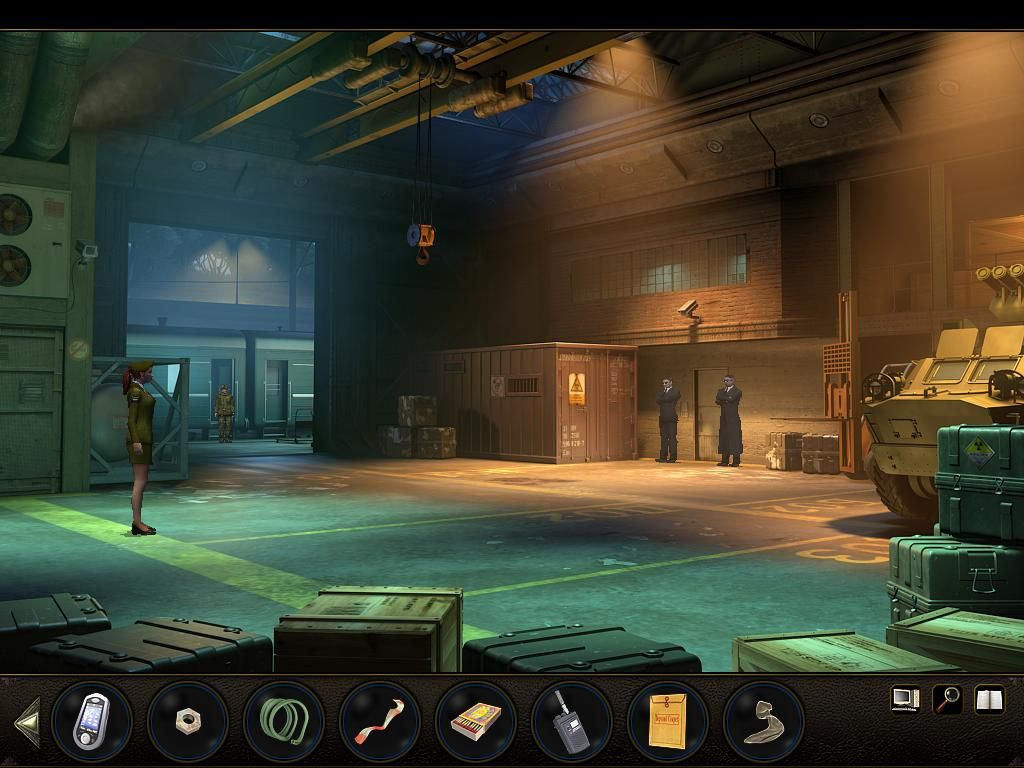Choose the grey stocking item
1024x768 pixels.
point(763,720)
